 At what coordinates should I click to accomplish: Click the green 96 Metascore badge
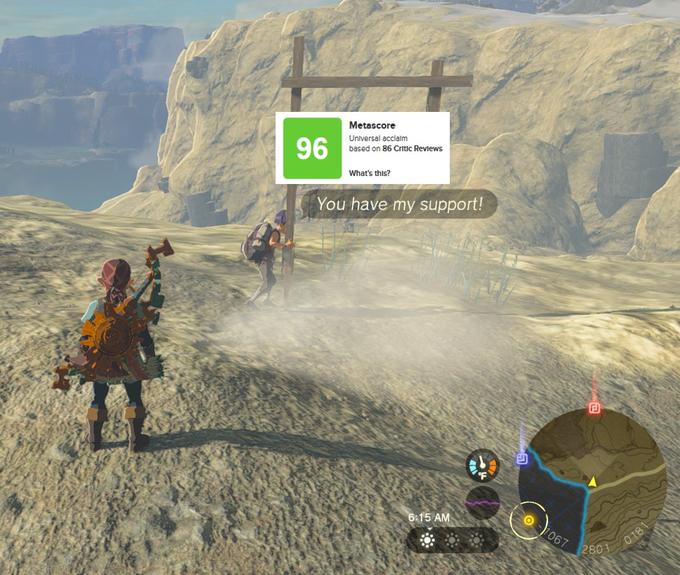pyautogui.click(x=312, y=148)
